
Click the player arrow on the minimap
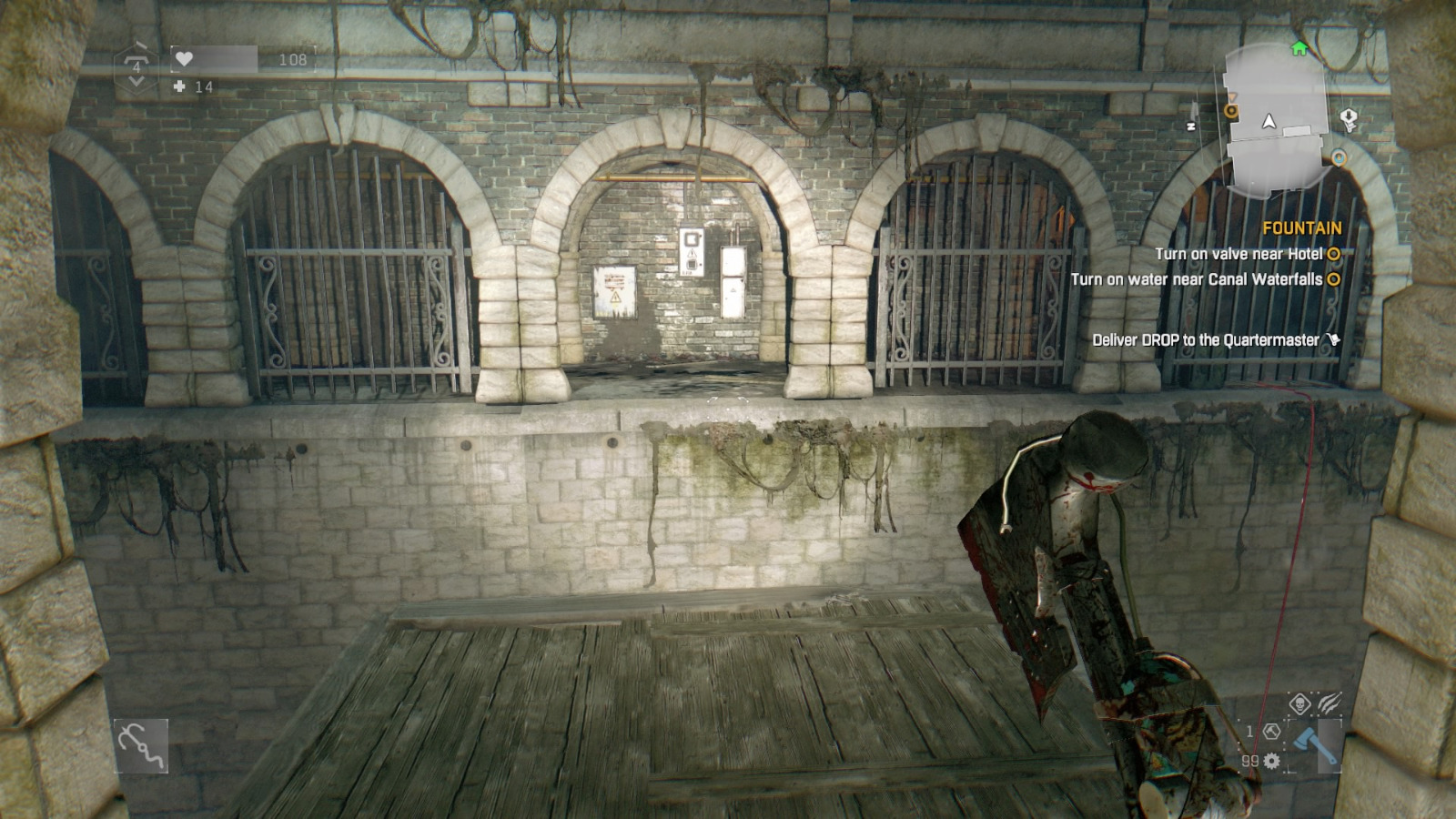[1269, 120]
